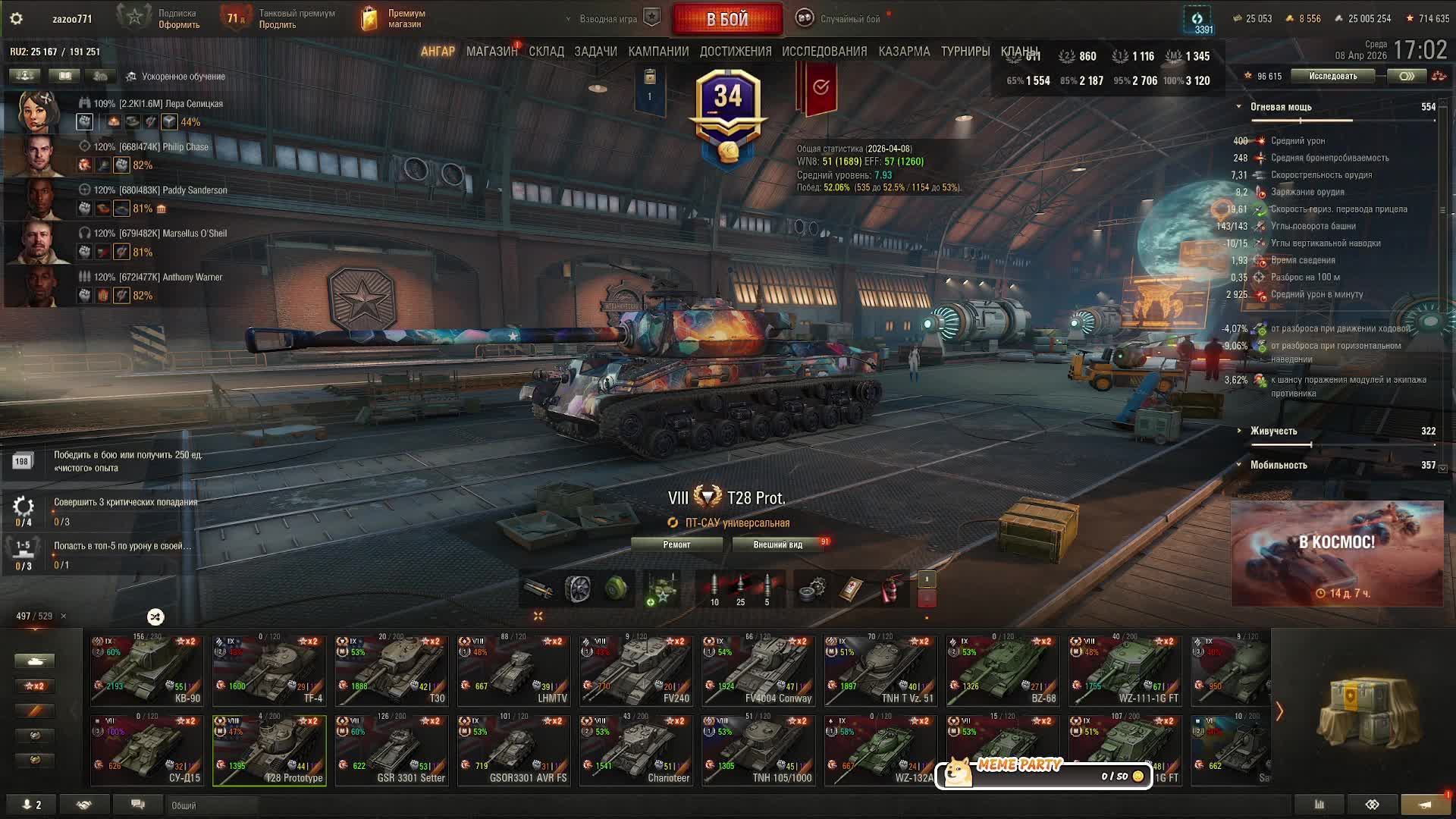Screen dimensions: 1456x819
Task: Open the СКЛАД tab
Action: pos(546,52)
